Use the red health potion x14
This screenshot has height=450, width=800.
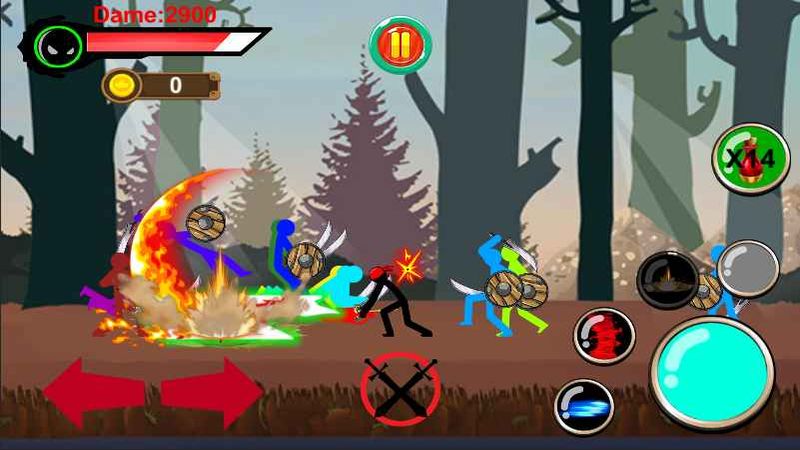coord(751,158)
